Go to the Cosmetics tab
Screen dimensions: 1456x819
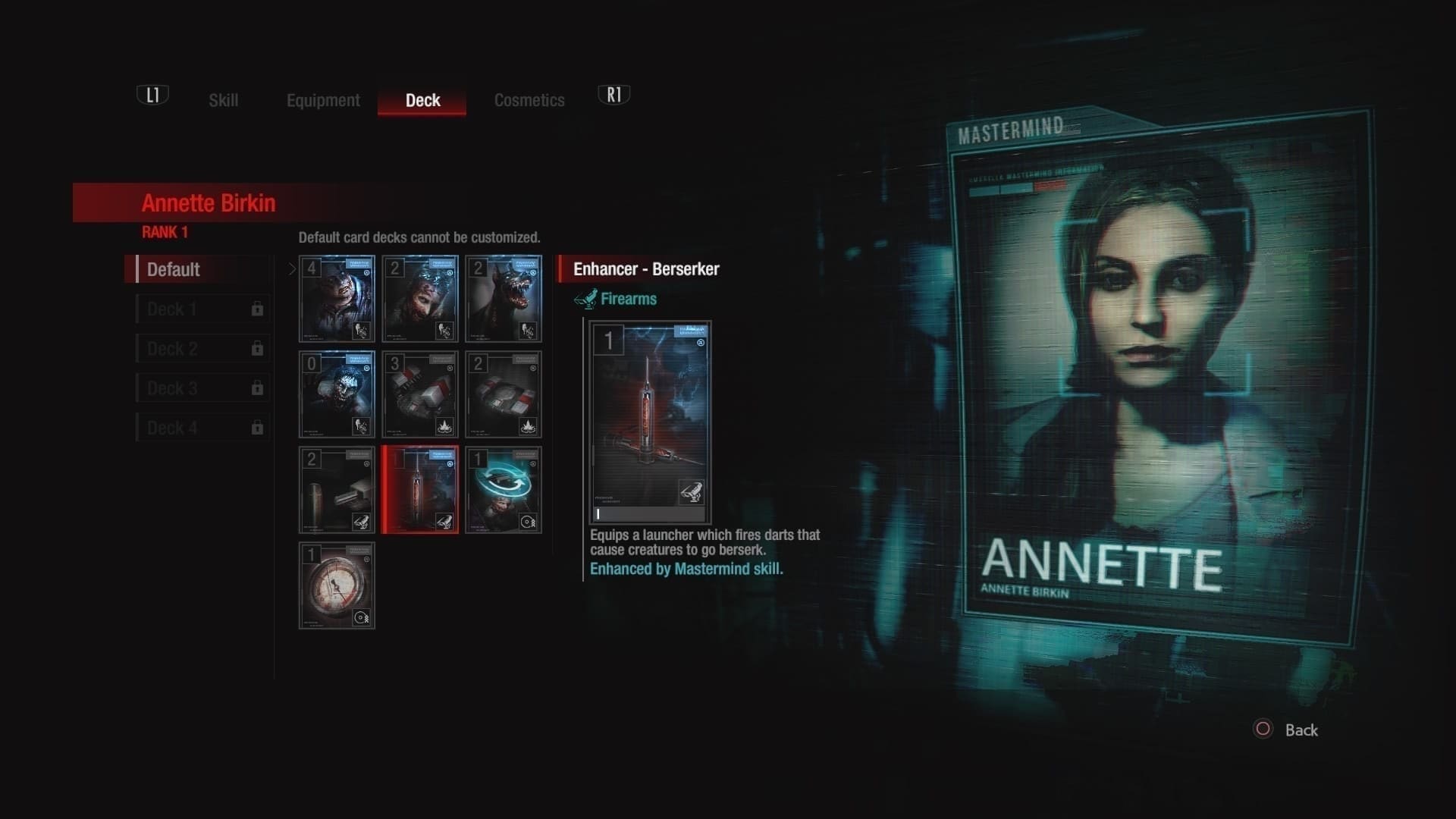pyautogui.click(x=529, y=100)
